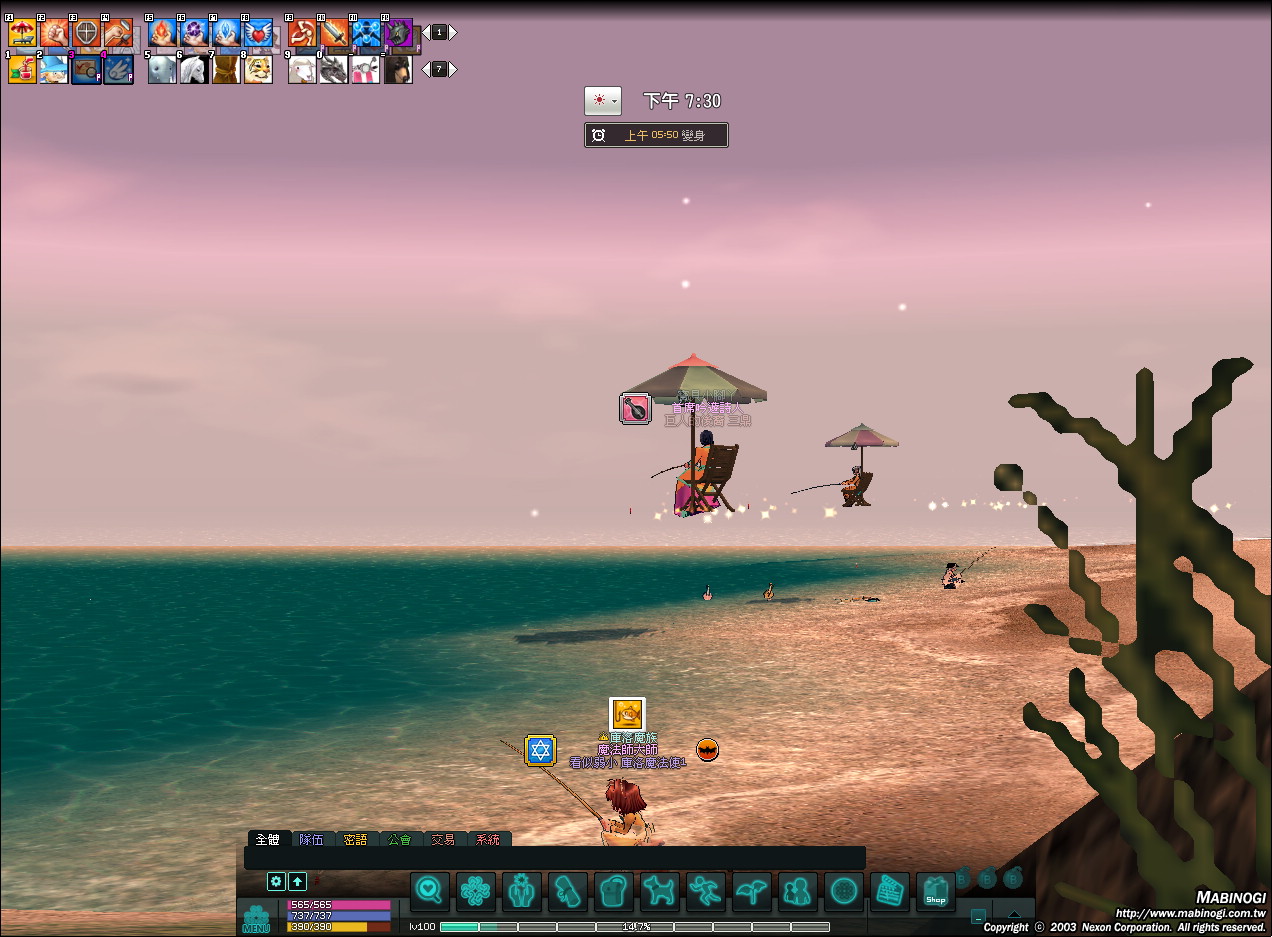Viewport: 1272px width, 937px height.
Task: Use the Firebolt flame skill icon
Action: [162, 33]
